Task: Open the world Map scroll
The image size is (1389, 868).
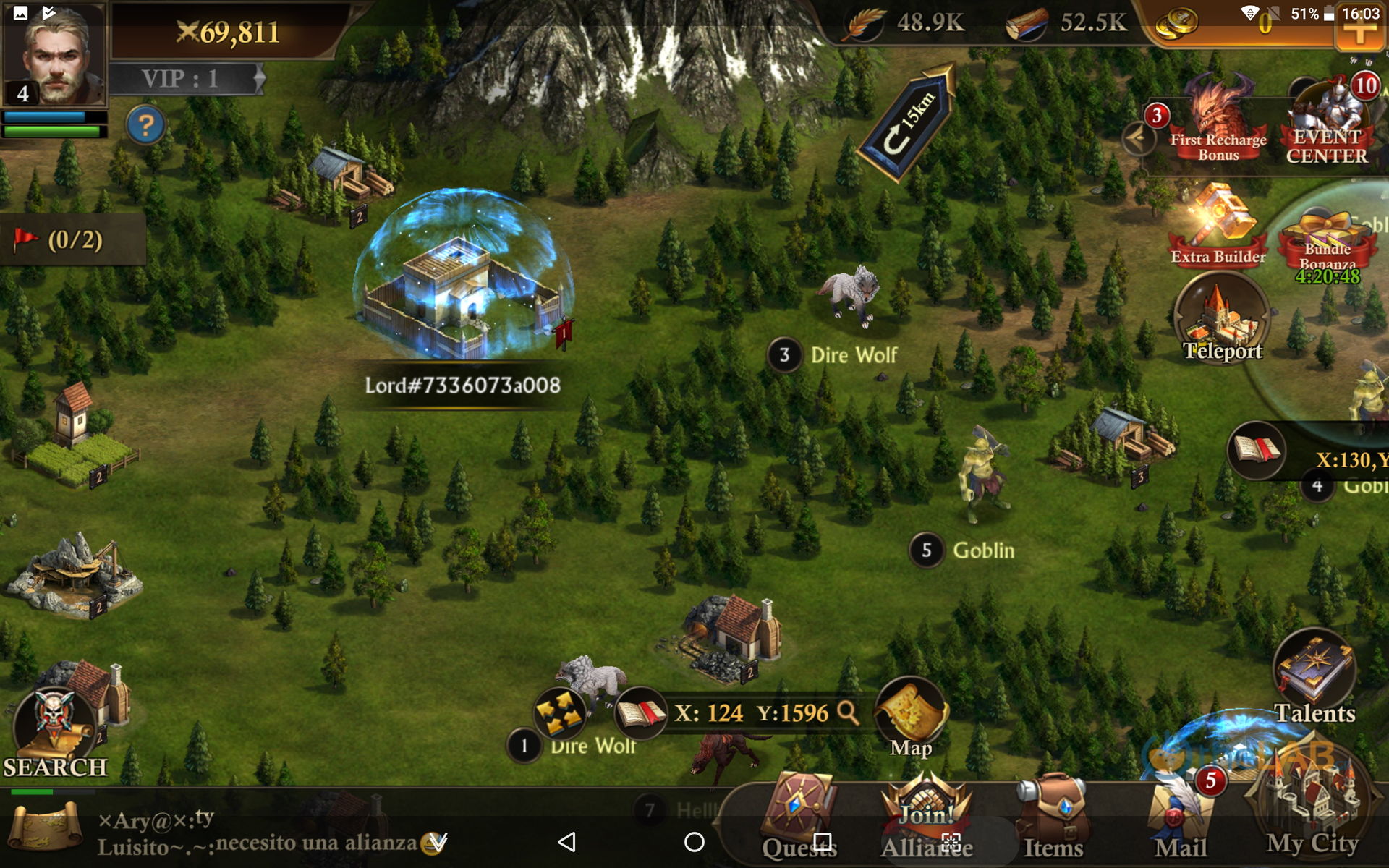Action: (x=910, y=718)
